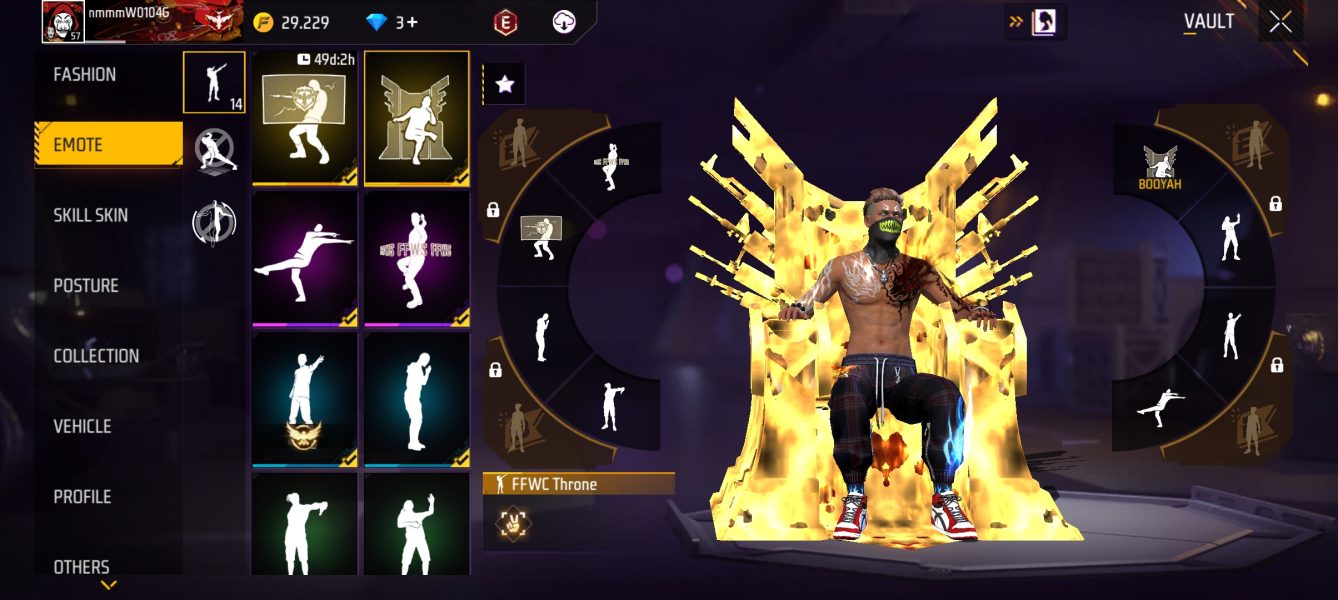This screenshot has width=1338, height=600.
Task: Open the Profile category
Action: (82, 497)
